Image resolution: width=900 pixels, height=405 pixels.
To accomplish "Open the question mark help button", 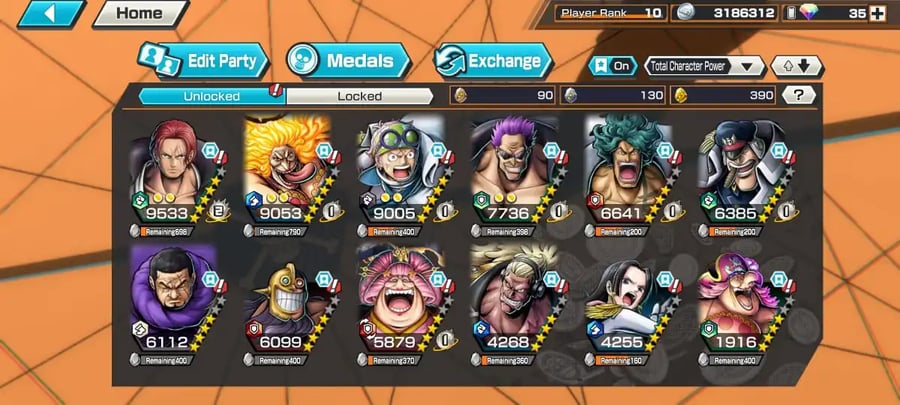I will pos(798,95).
